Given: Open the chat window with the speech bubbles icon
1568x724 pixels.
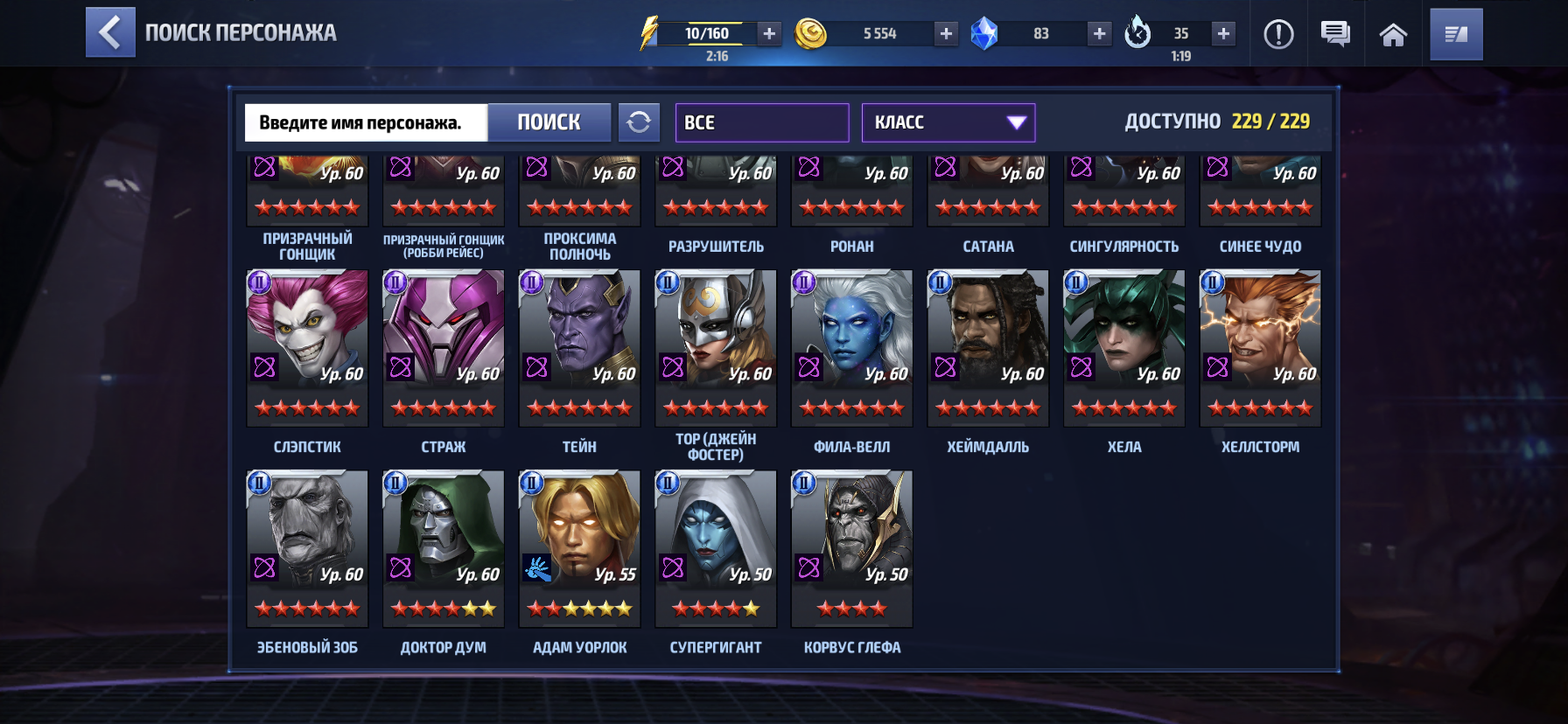Looking at the screenshot, I should 1334,35.
